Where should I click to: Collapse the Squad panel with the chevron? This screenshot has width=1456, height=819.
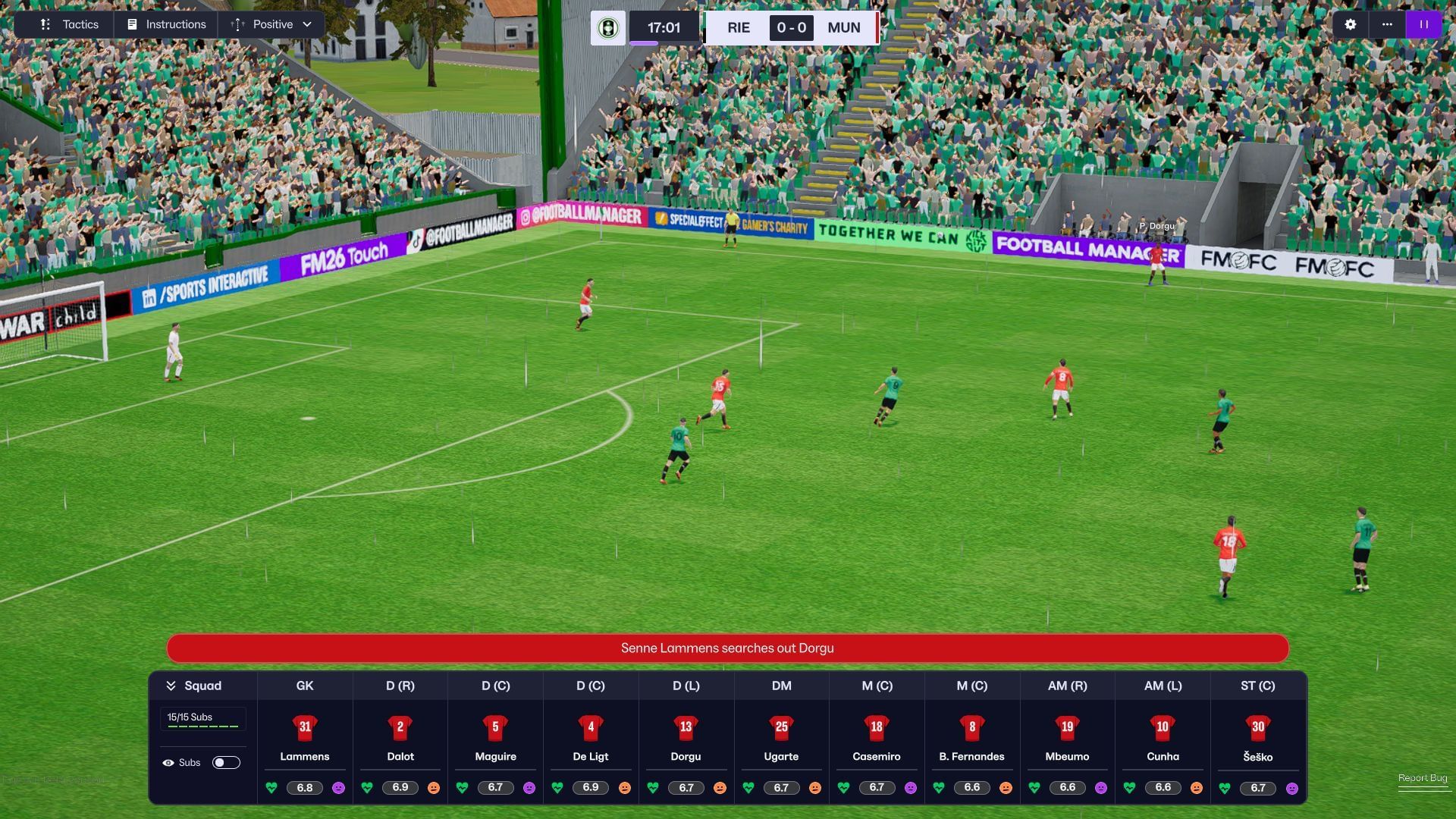[171, 685]
